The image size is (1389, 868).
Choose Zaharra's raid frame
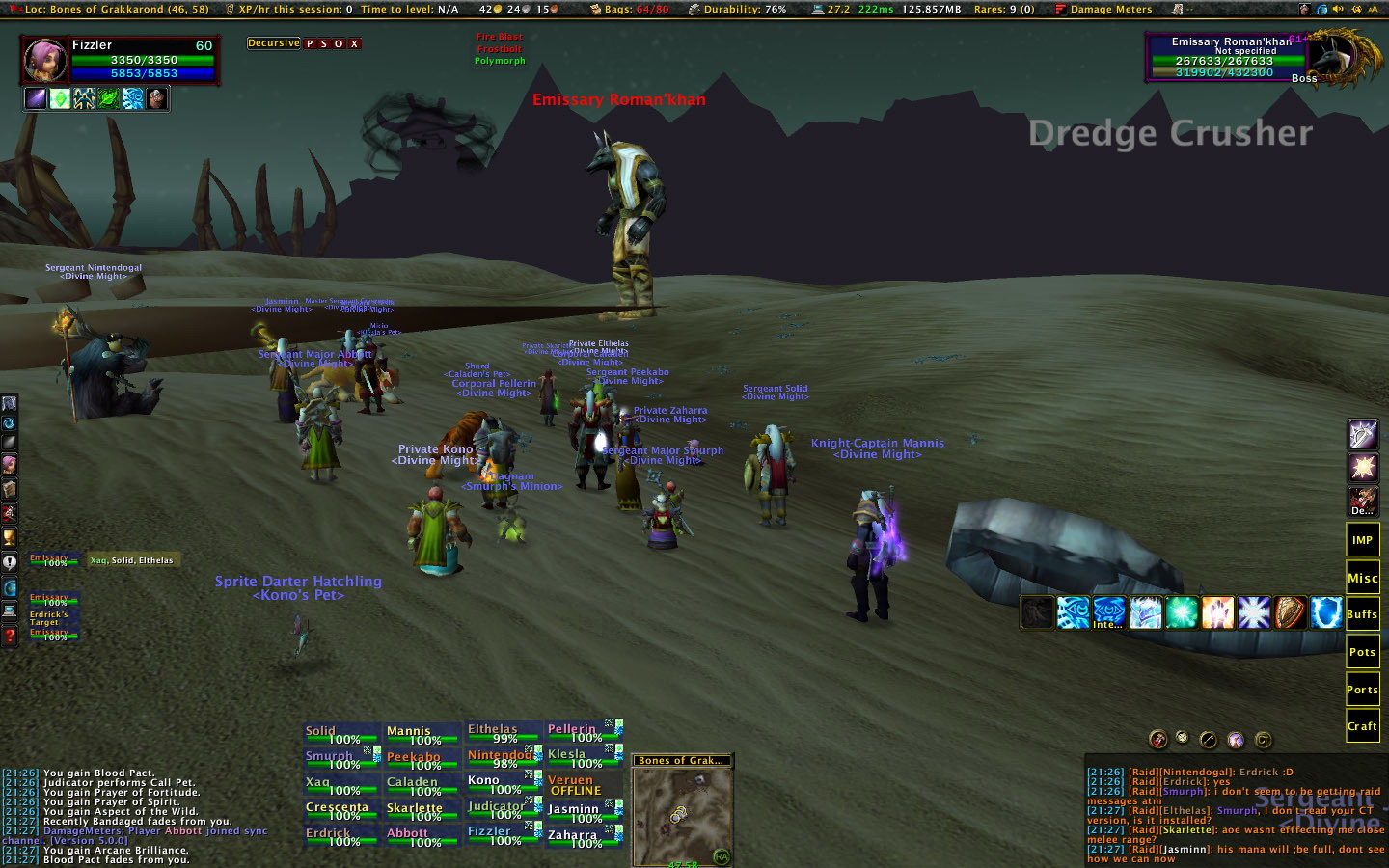point(583,838)
